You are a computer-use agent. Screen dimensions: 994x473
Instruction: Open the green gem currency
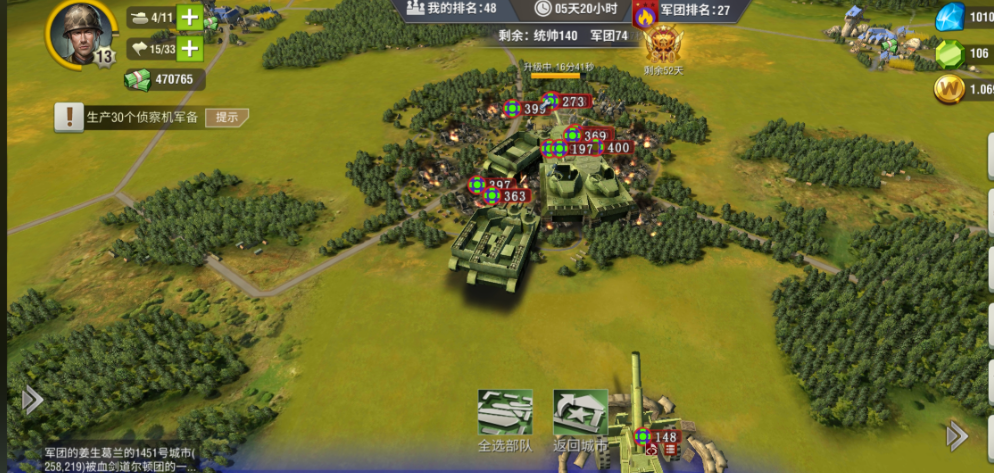[x=950, y=55]
